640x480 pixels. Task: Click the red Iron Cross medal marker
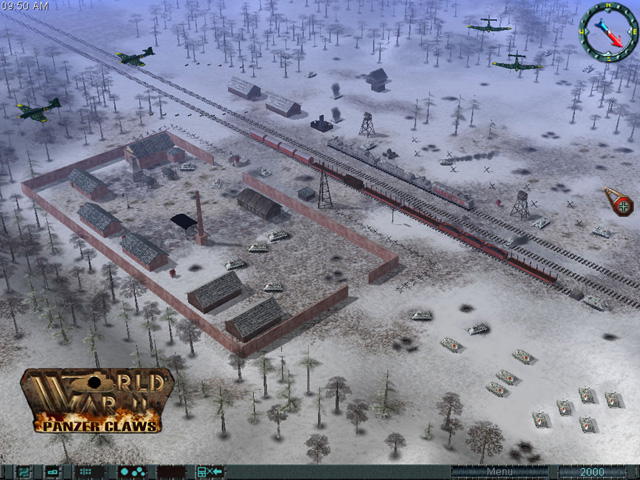coord(620,202)
